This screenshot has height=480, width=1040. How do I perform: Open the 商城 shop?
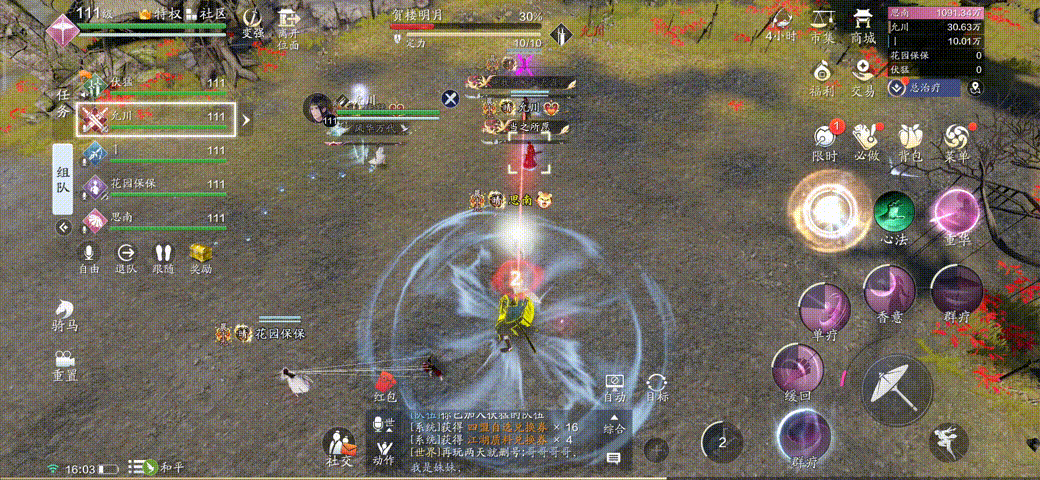point(862,23)
